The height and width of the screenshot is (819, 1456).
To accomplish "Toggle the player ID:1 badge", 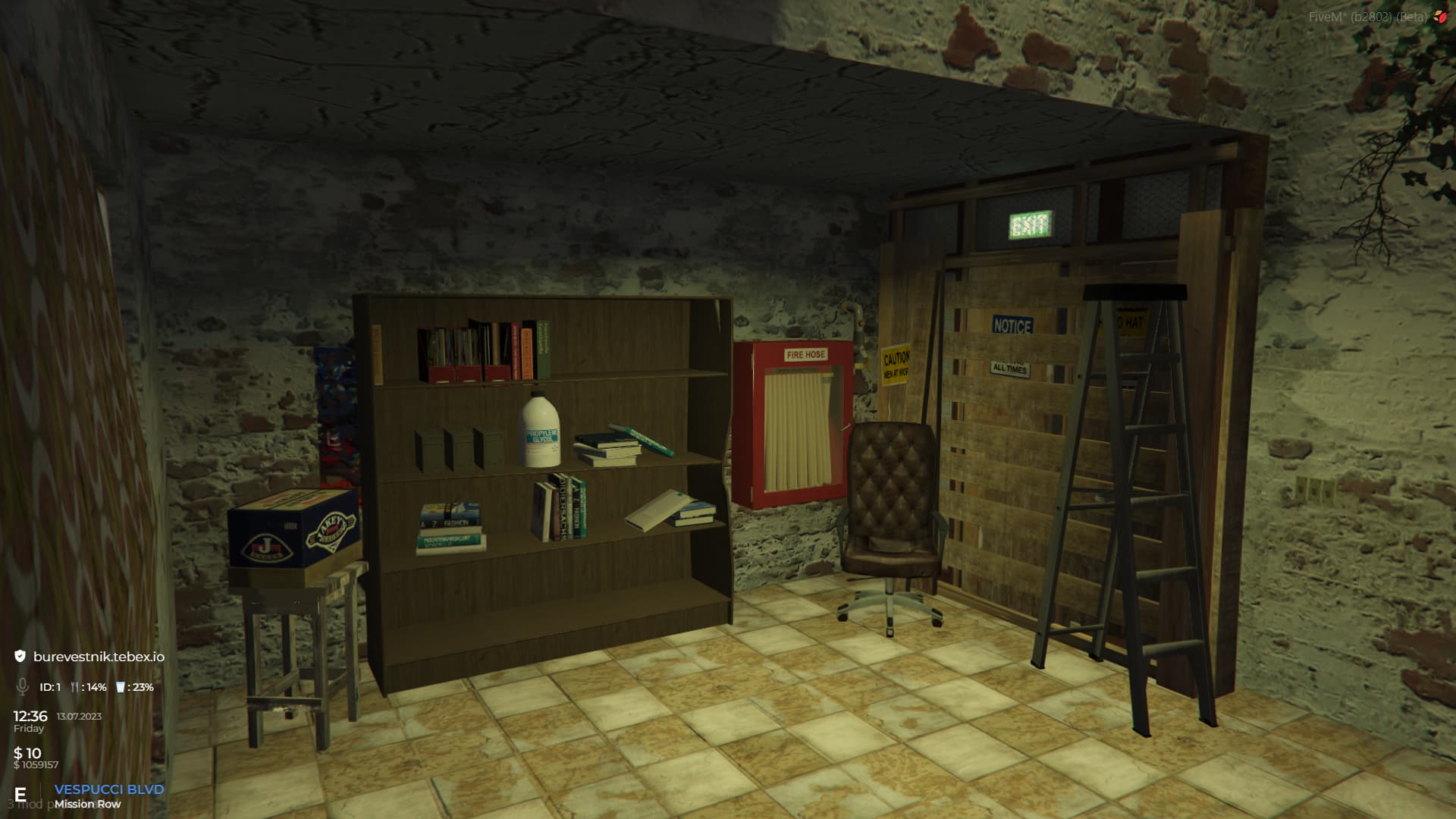I will pyautogui.click(x=50, y=687).
